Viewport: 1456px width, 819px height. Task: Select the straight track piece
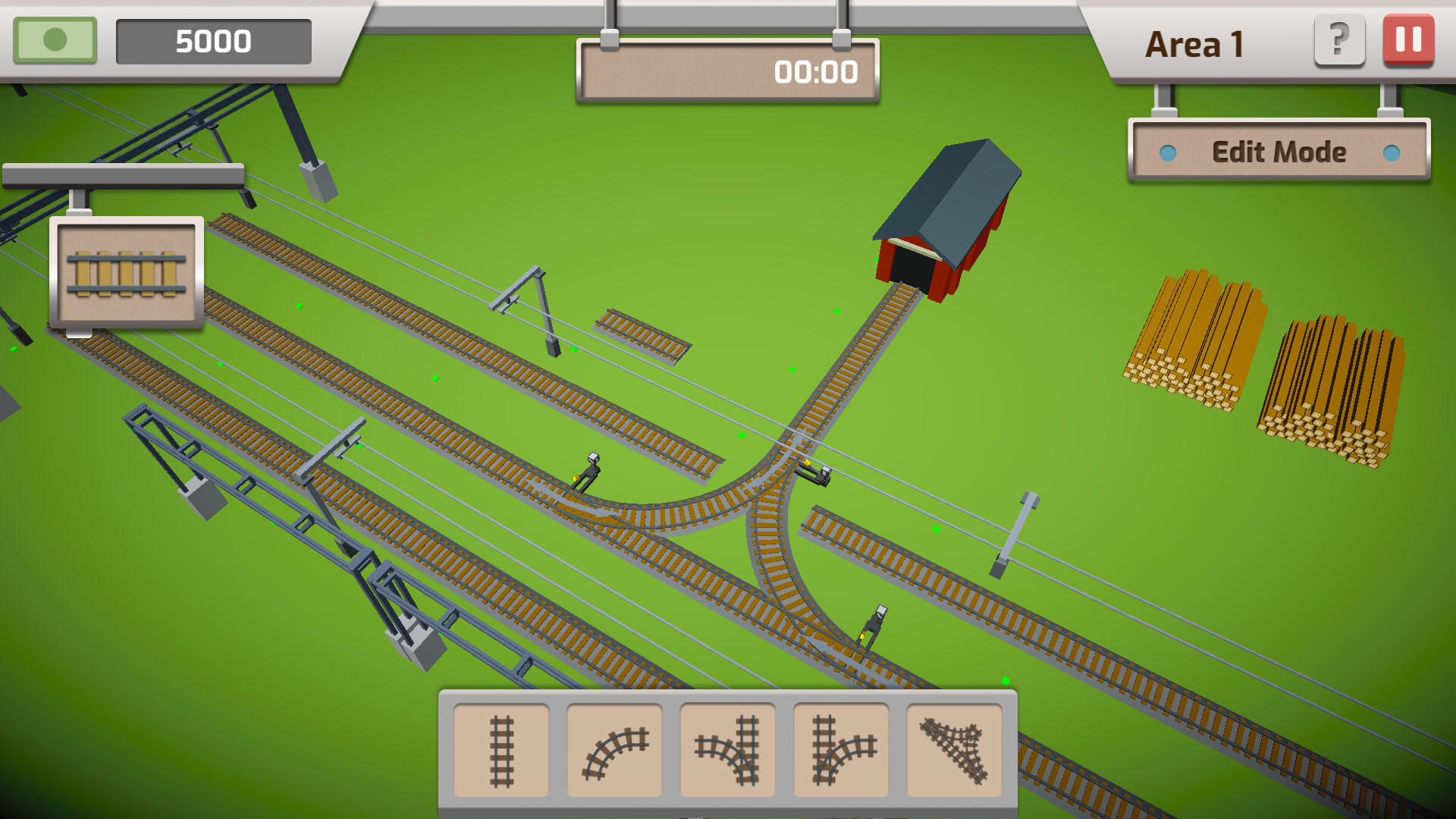(x=500, y=749)
